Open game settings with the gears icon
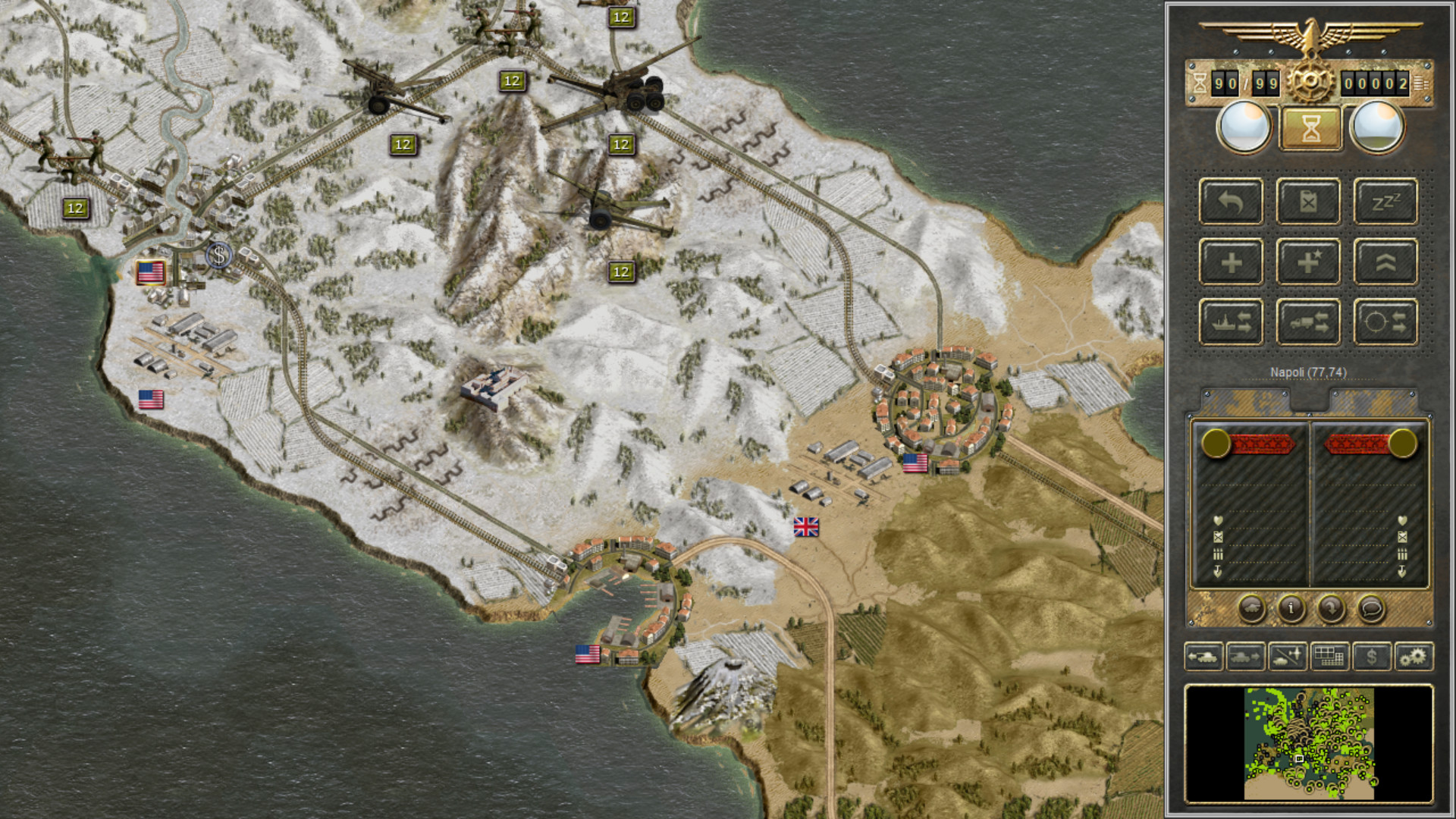The width and height of the screenshot is (1456, 819). pos(1415,657)
